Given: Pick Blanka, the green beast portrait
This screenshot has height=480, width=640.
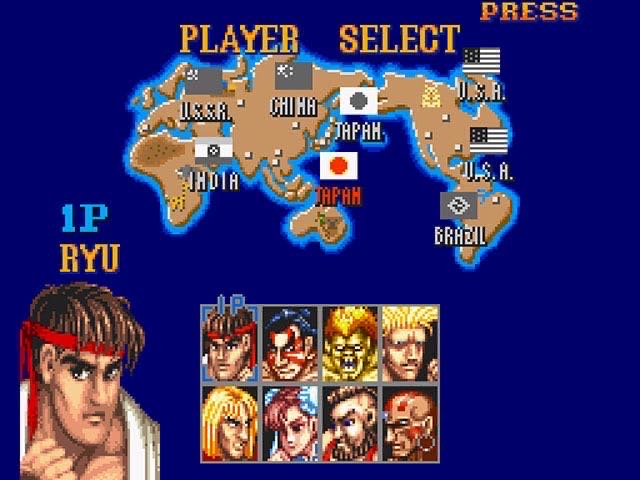Looking at the screenshot, I should (350, 343).
